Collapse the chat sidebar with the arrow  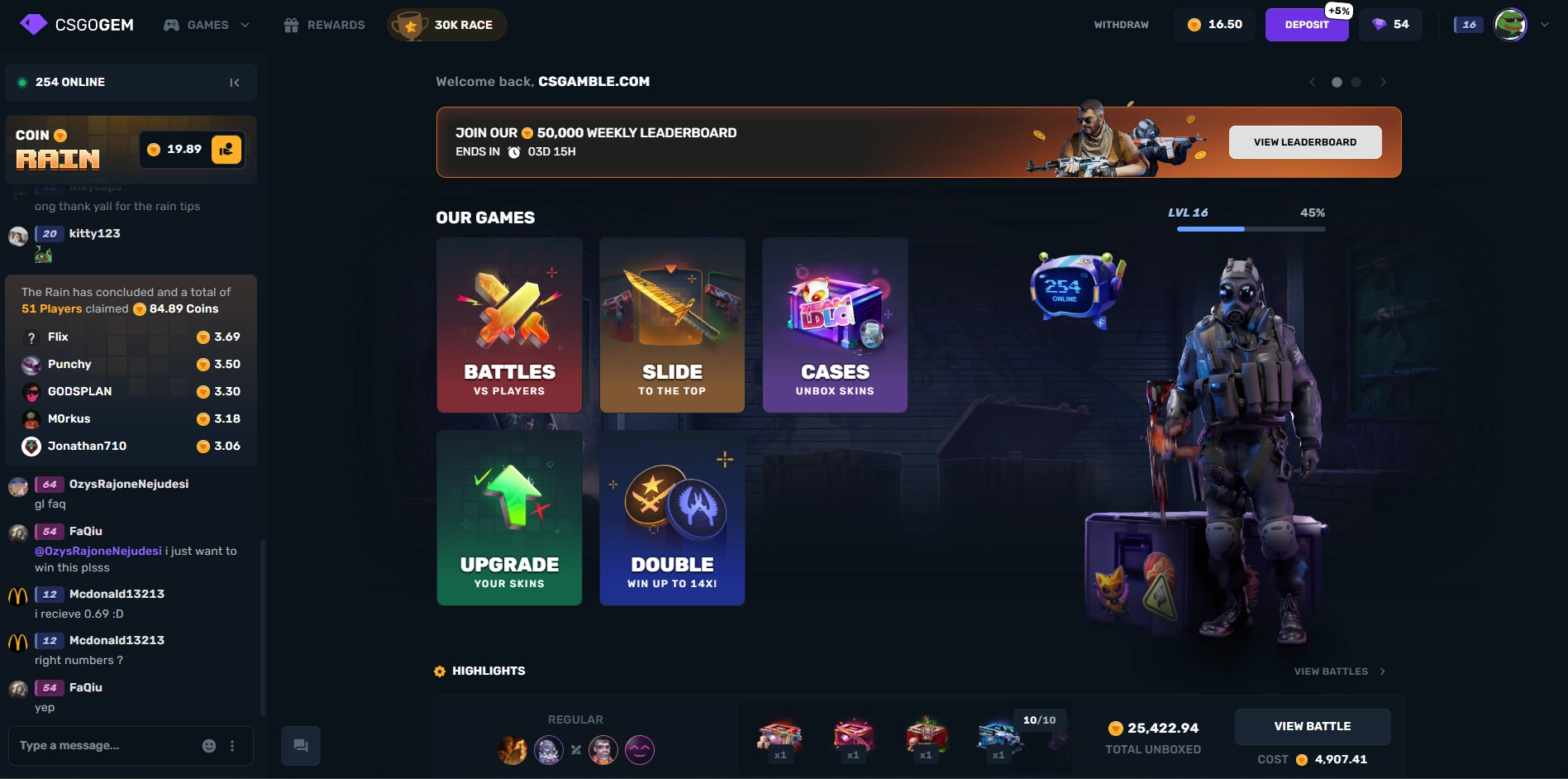235,82
